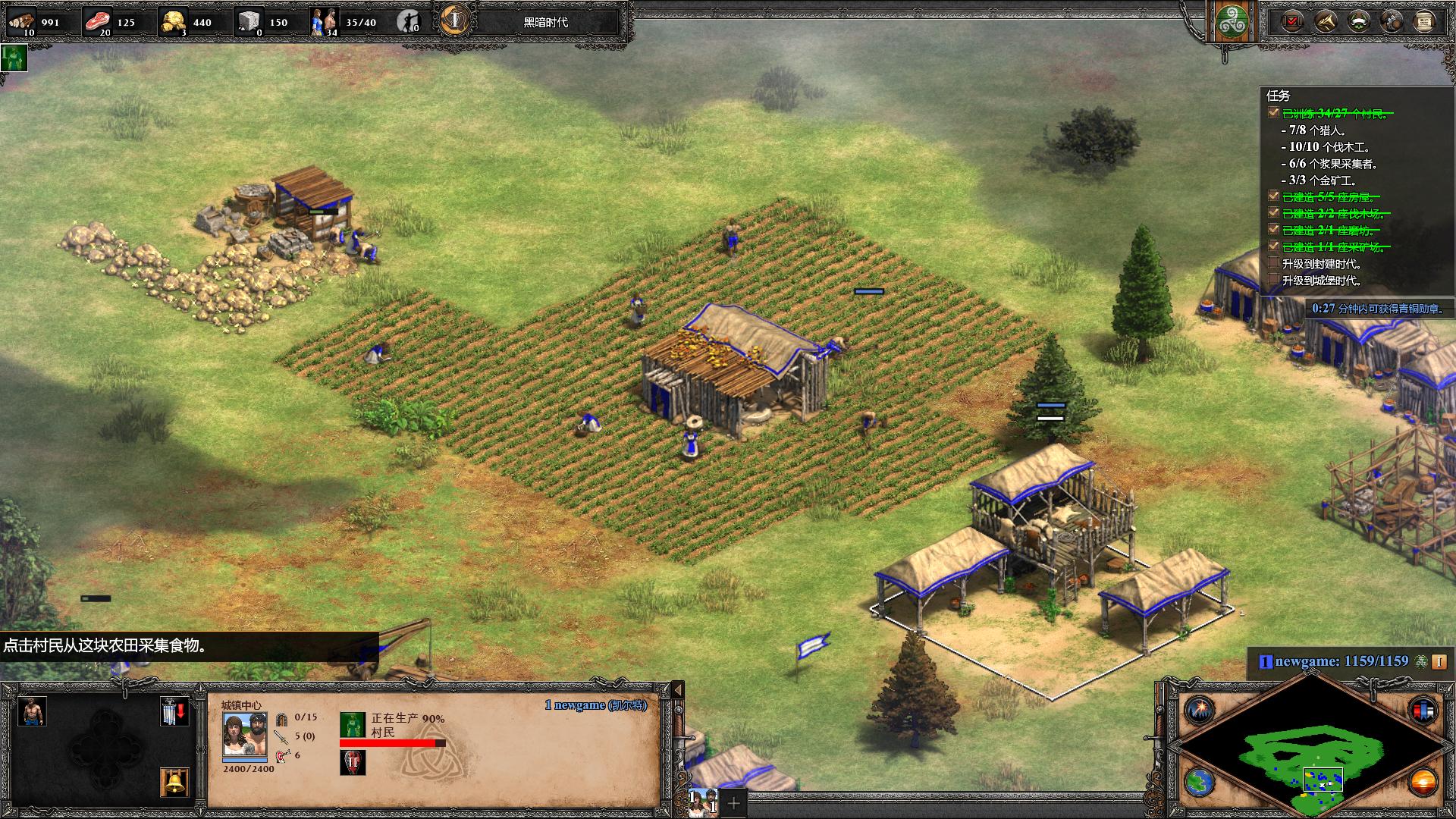Open the golden horn chat button
The width and height of the screenshot is (1456, 819).
tap(1325, 21)
